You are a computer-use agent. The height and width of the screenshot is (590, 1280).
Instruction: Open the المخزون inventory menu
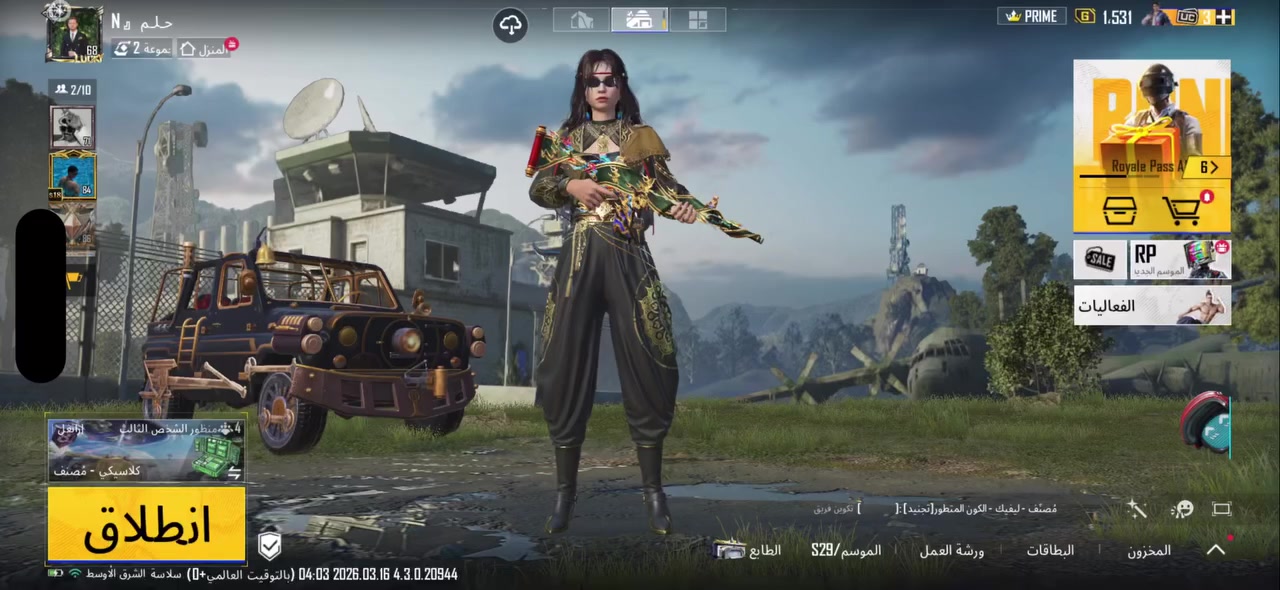[1149, 550]
